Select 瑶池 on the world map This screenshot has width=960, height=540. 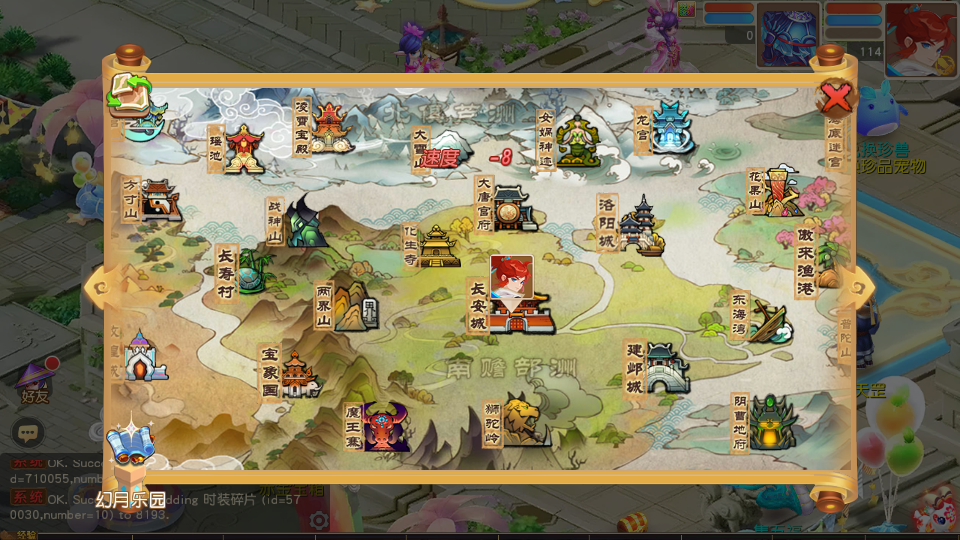click(243, 148)
